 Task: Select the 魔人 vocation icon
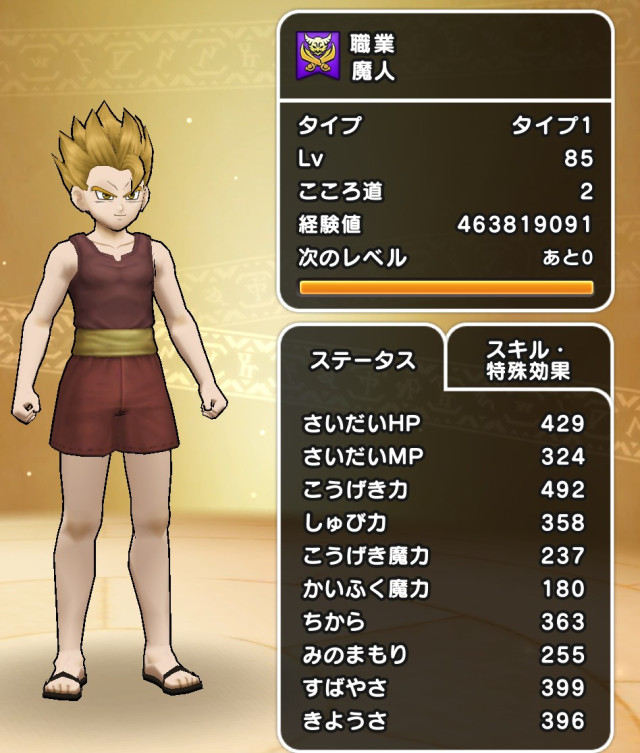click(x=318, y=57)
